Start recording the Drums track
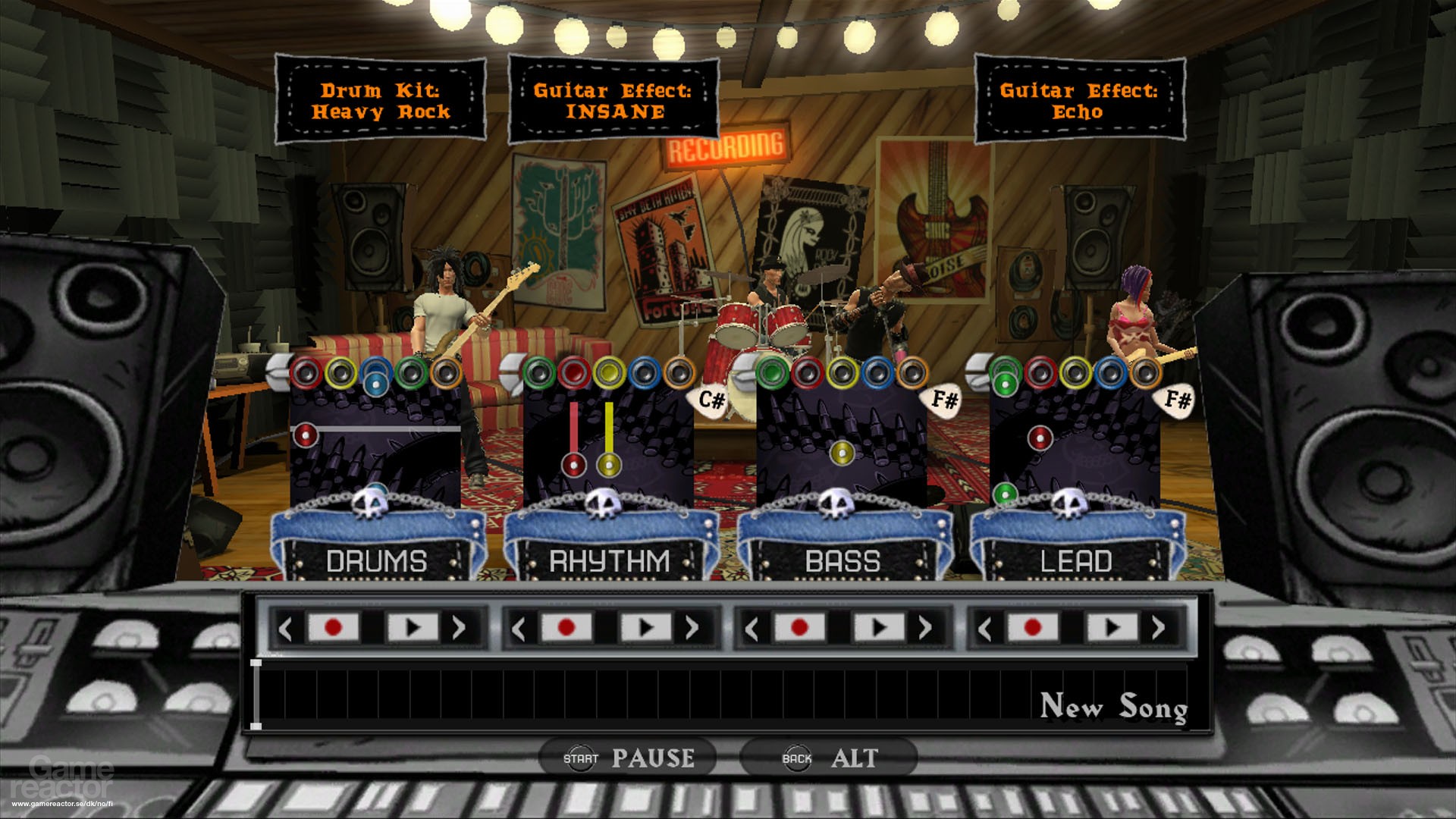Viewport: 1456px width, 819px height. click(x=332, y=628)
